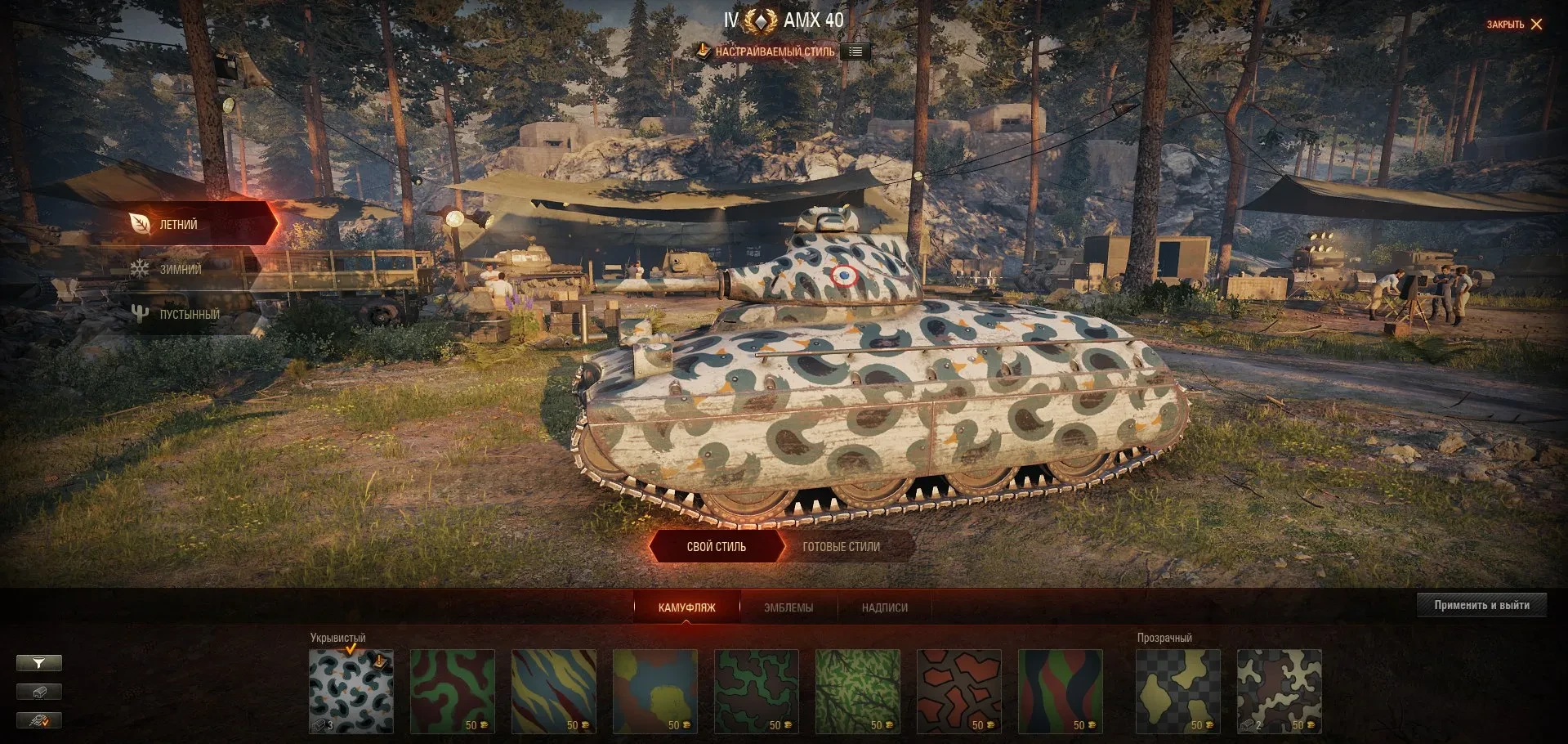Select the green leaf pattern camouflage
The width and height of the screenshot is (1568, 744).
coord(857,691)
